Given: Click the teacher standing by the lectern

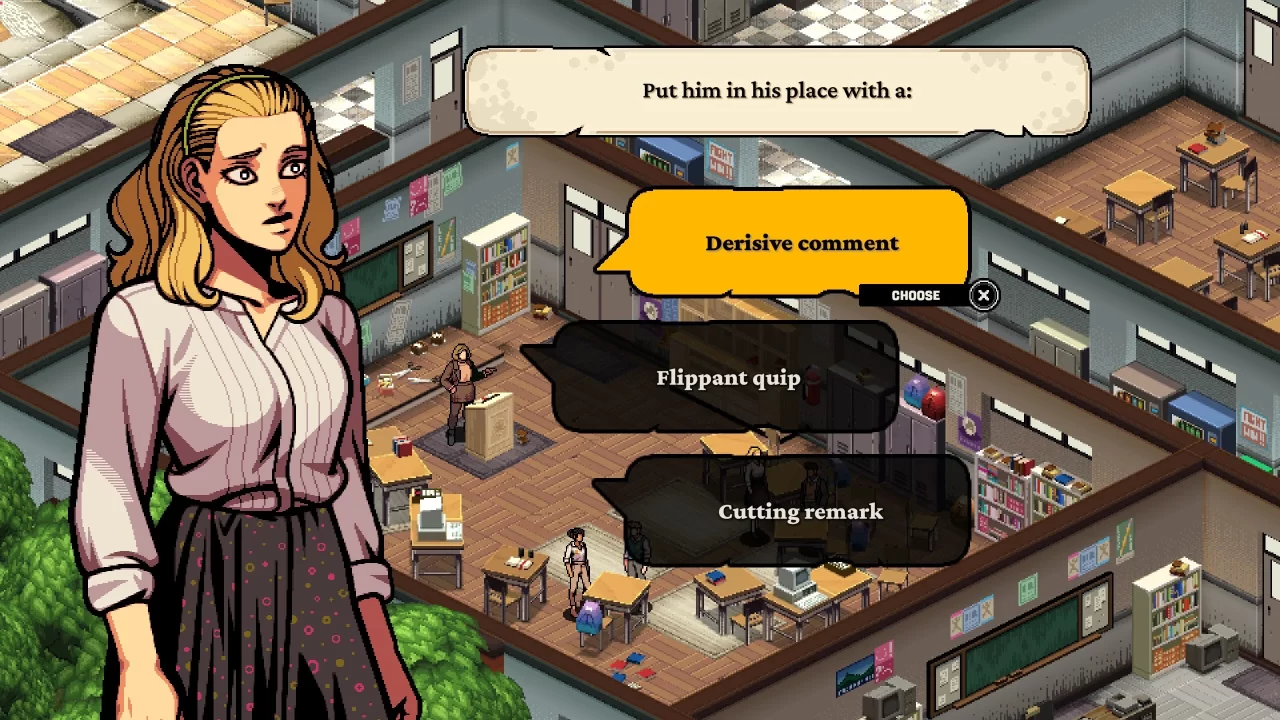Looking at the screenshot, I should (x=462, y=385).
